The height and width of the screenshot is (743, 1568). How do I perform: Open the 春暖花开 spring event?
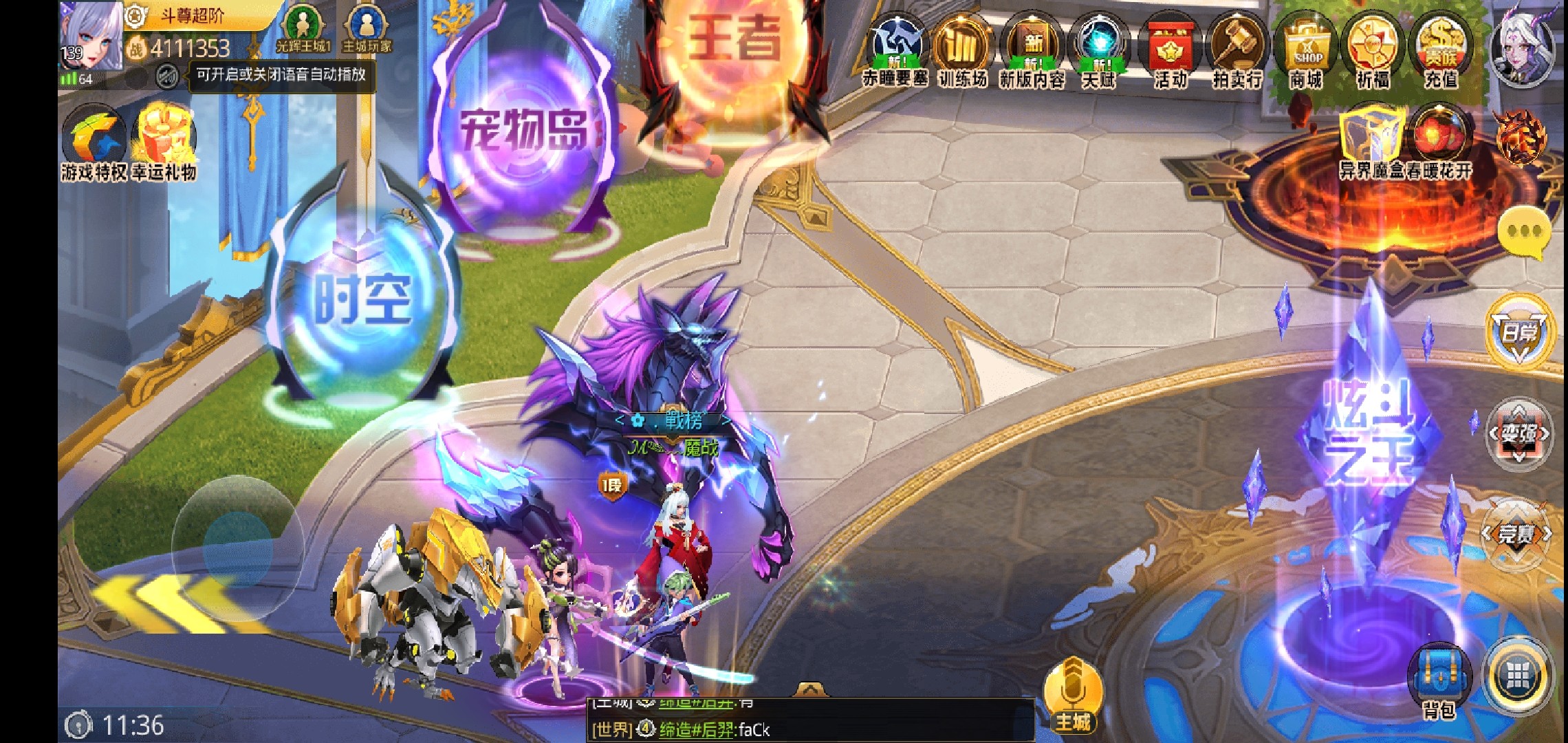pos(1439,141)
